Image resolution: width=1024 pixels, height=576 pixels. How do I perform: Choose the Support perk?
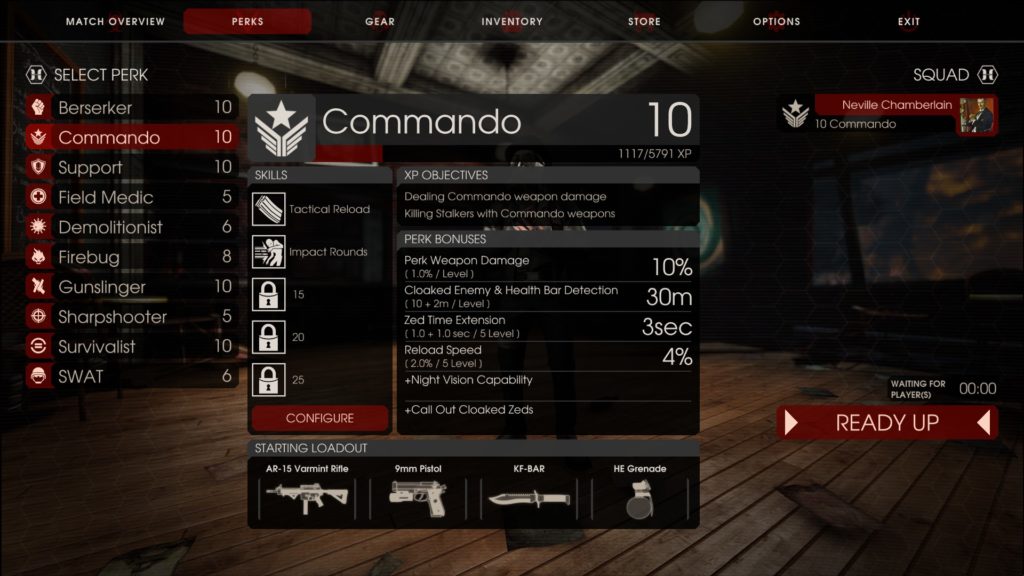coord(131,168)
